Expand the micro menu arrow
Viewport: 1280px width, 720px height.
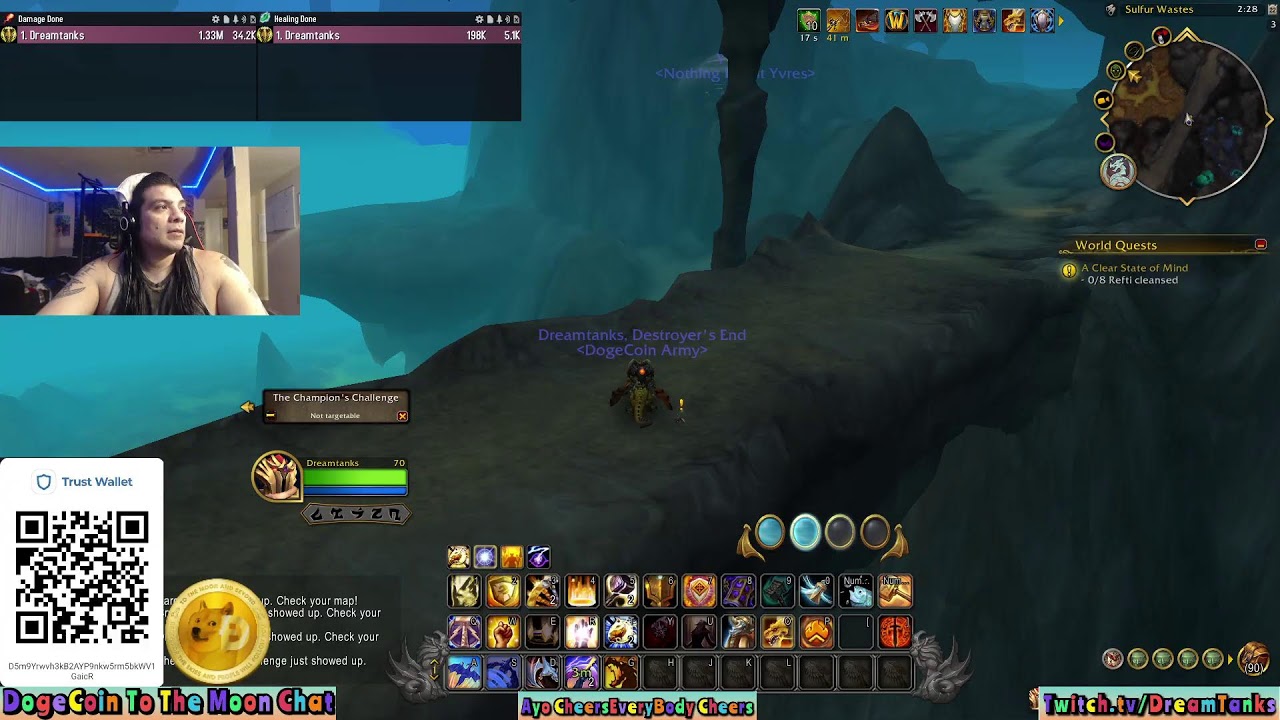[x=1232, y=659]
